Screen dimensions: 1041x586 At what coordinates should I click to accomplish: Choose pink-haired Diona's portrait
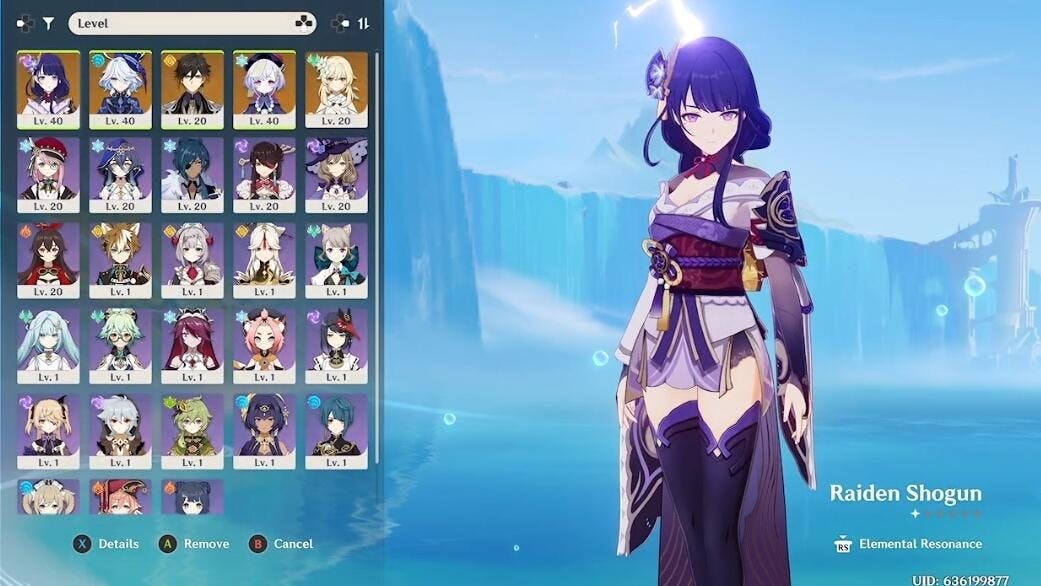pos(264,345)
